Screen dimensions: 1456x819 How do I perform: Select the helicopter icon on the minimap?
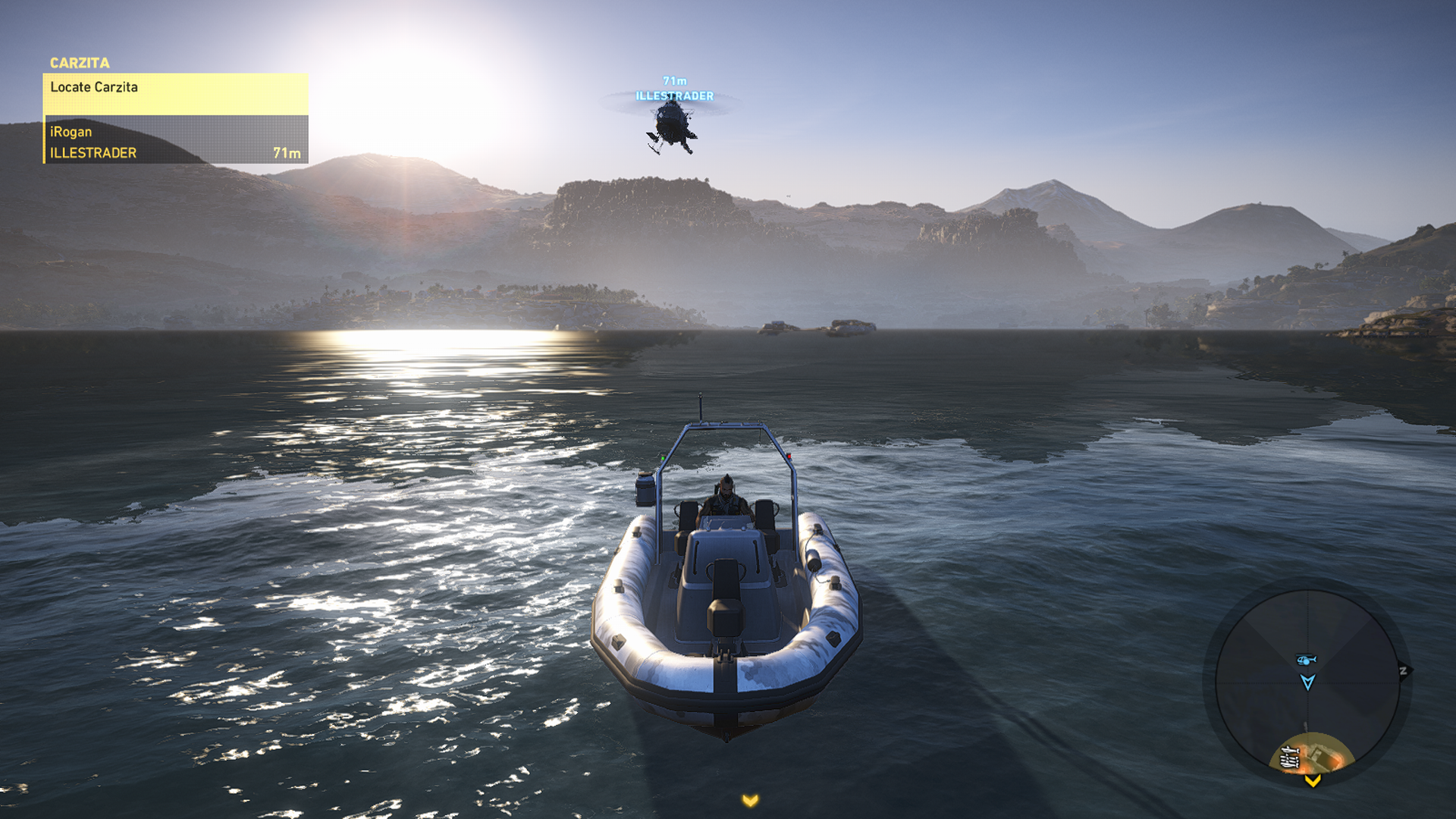click(x=1306, y=658)
